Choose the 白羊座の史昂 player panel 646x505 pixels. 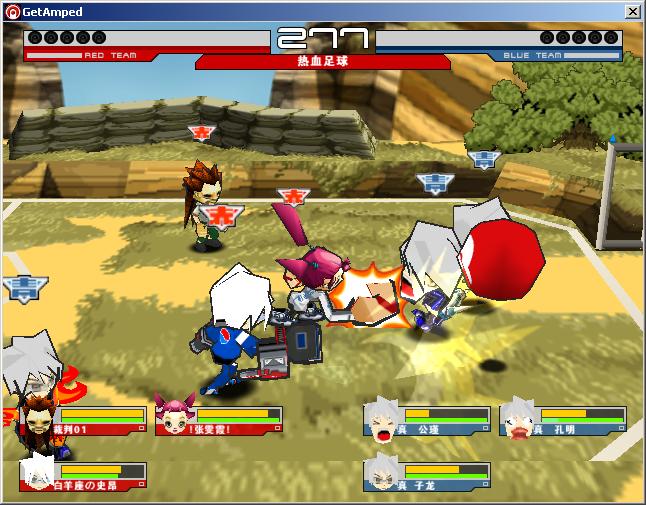(x=84, y=477)
